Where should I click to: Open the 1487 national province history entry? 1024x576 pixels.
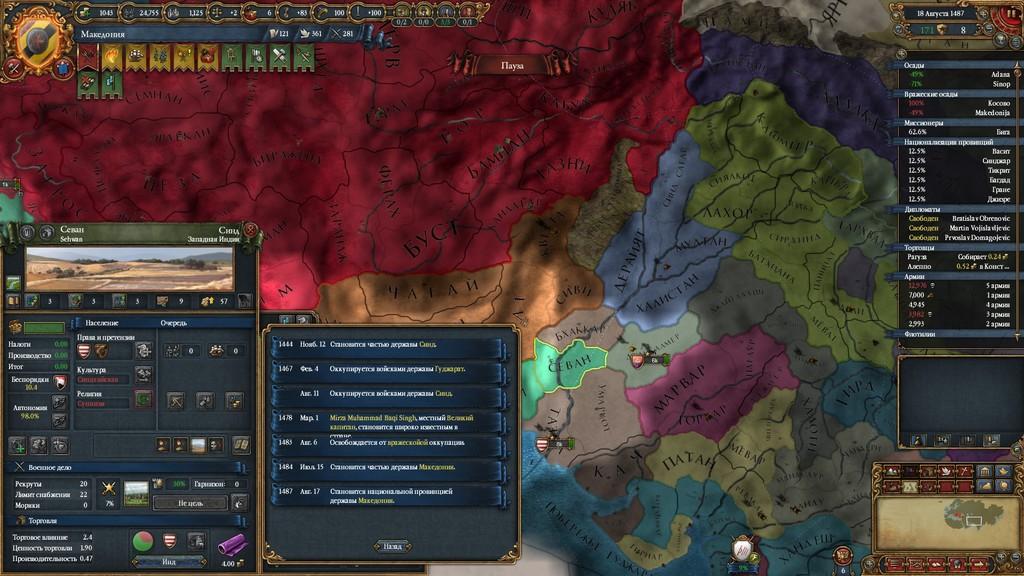(390, 495)
